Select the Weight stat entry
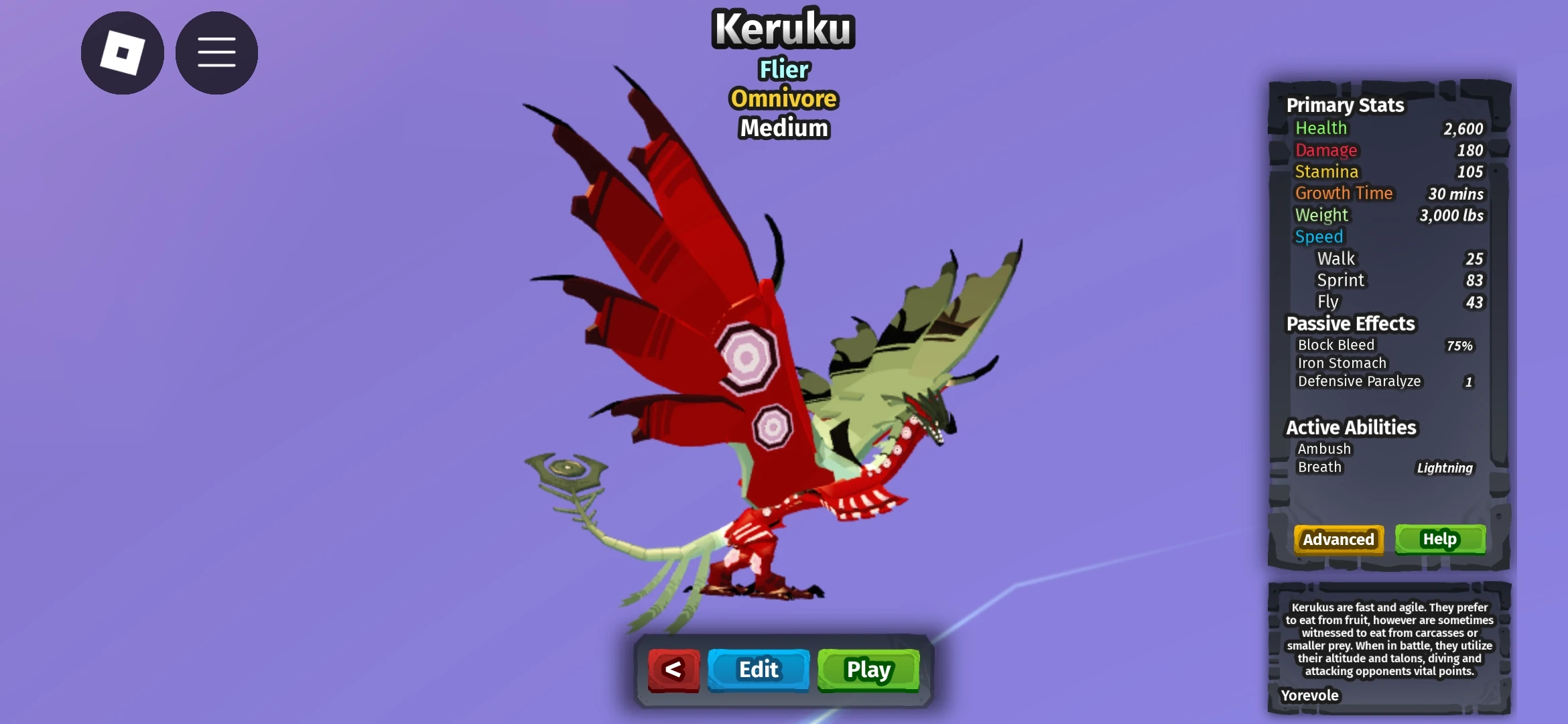Viewport: 1568px width, 724px height. [1321, 215]
